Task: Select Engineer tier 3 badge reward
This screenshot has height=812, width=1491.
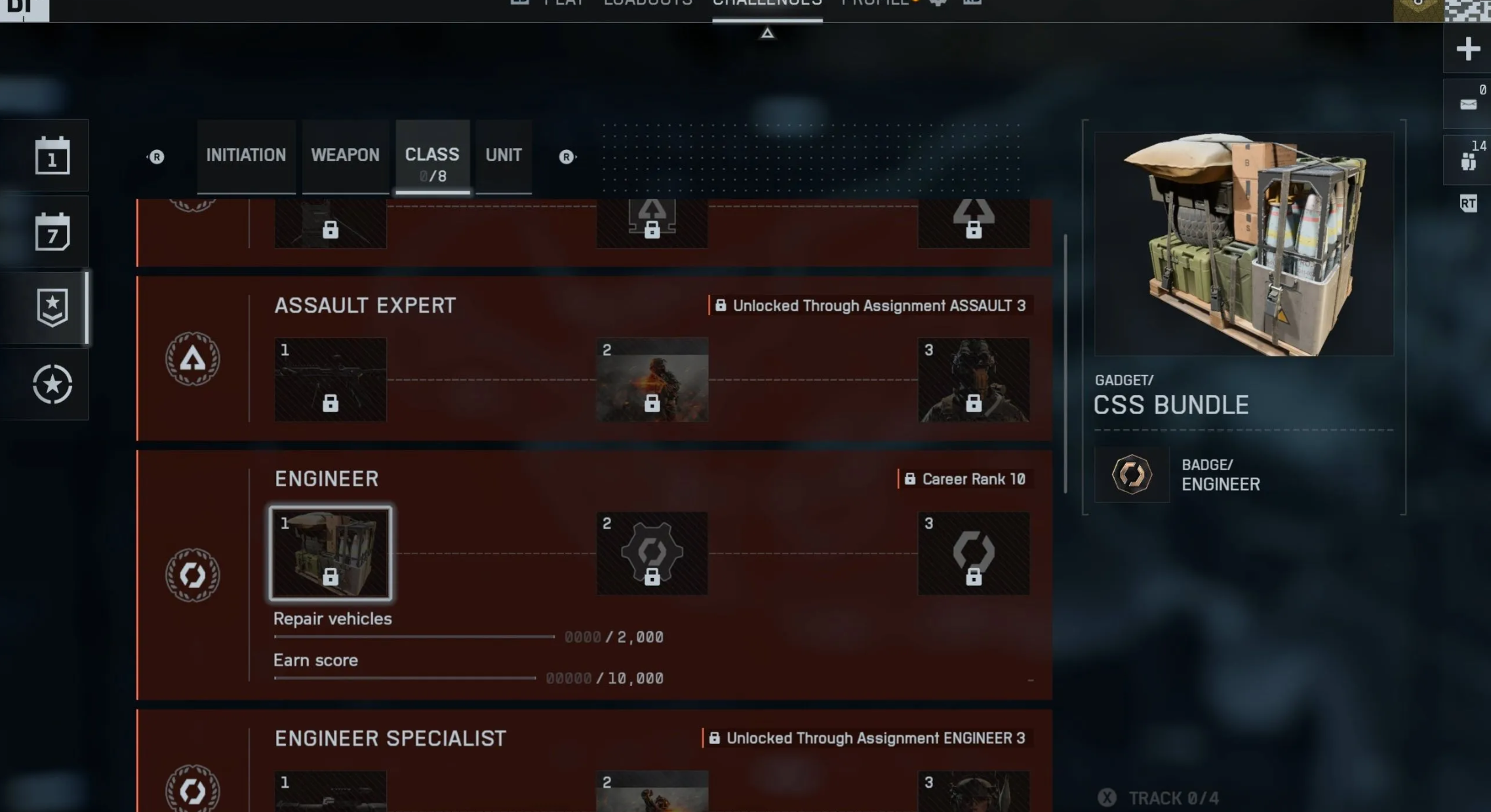Action: point(973,553)
